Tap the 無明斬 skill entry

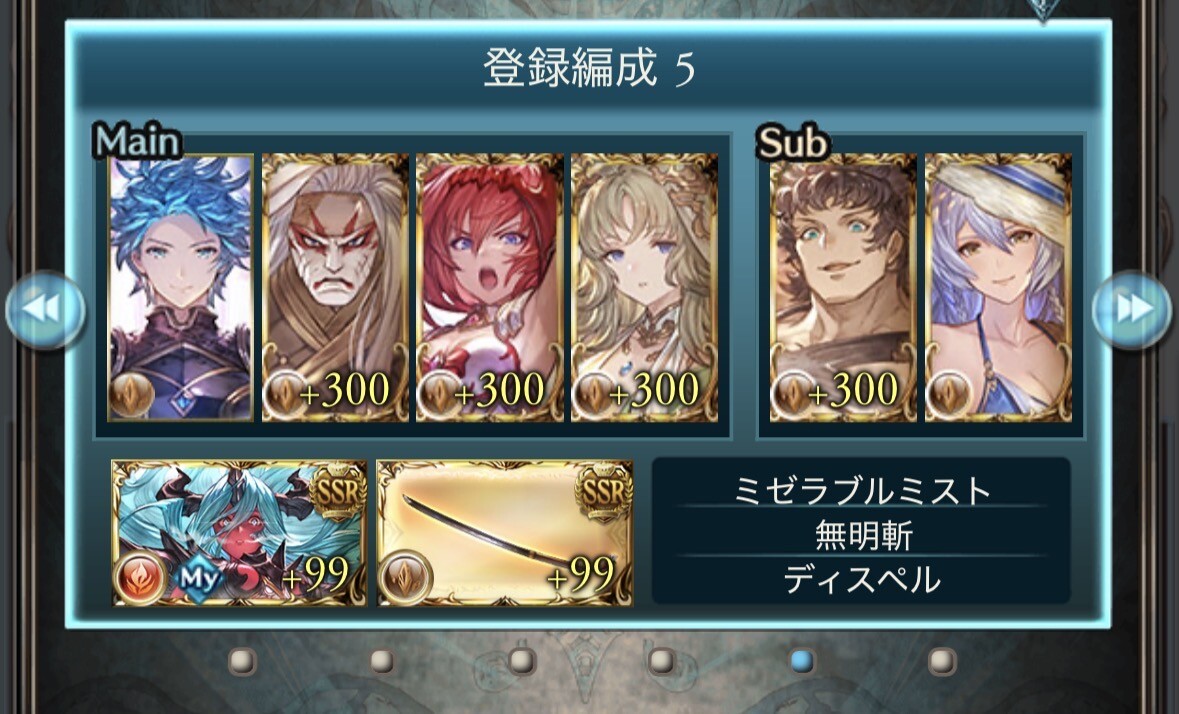(x=861, y=536)
